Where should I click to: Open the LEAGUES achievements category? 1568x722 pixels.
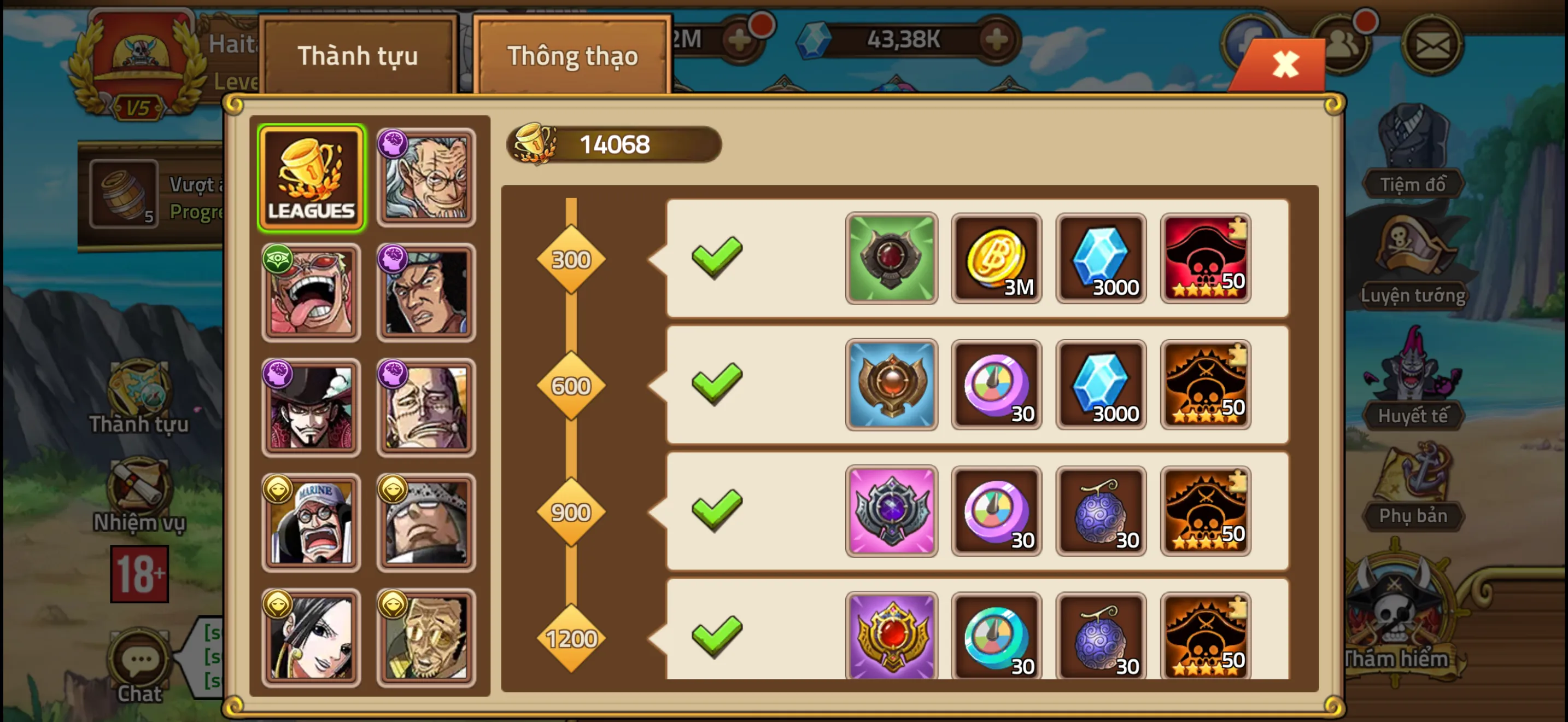[x=312, y=176]
